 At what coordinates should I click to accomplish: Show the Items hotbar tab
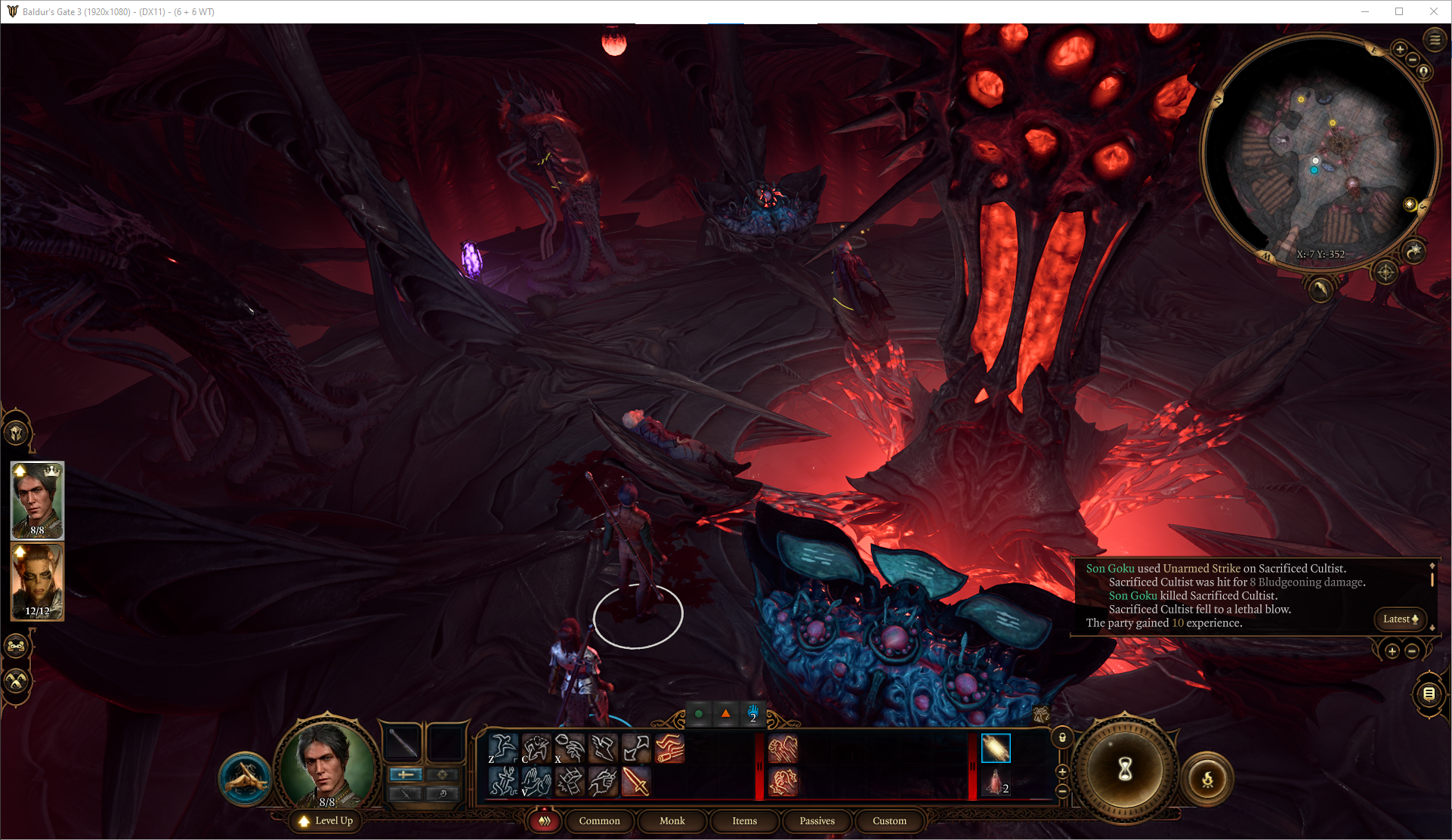coord(744,820)
